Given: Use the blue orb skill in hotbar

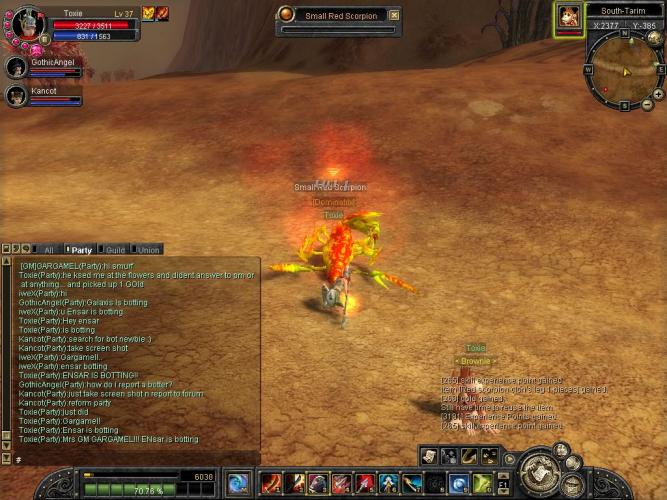Looking at the screenshot, I should [x=459, y=484].
